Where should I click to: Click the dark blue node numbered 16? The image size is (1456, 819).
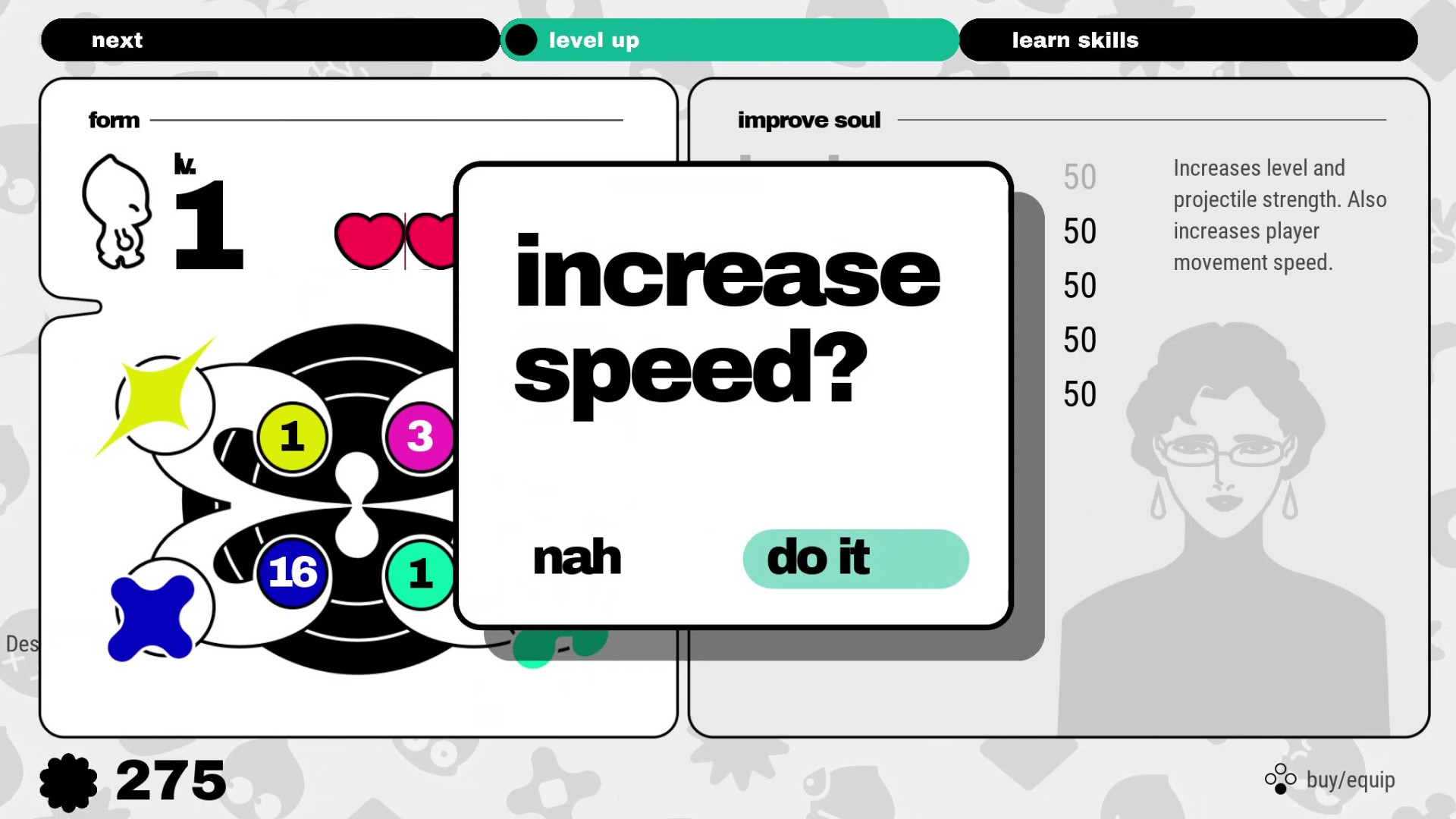pyautogui.click(x=292, y=573)
